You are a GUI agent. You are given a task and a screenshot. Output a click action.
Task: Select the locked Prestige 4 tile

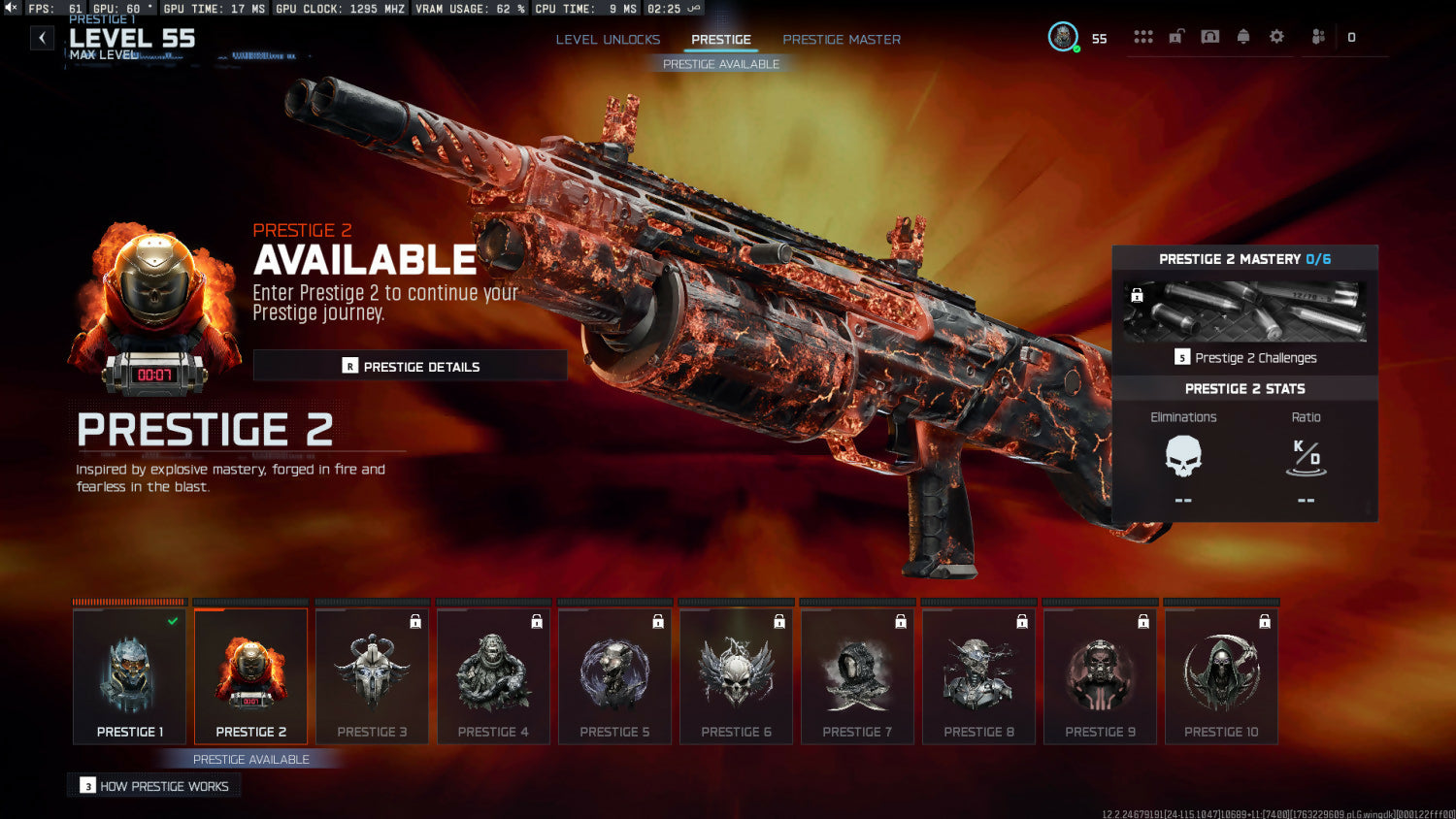(493, 676)
